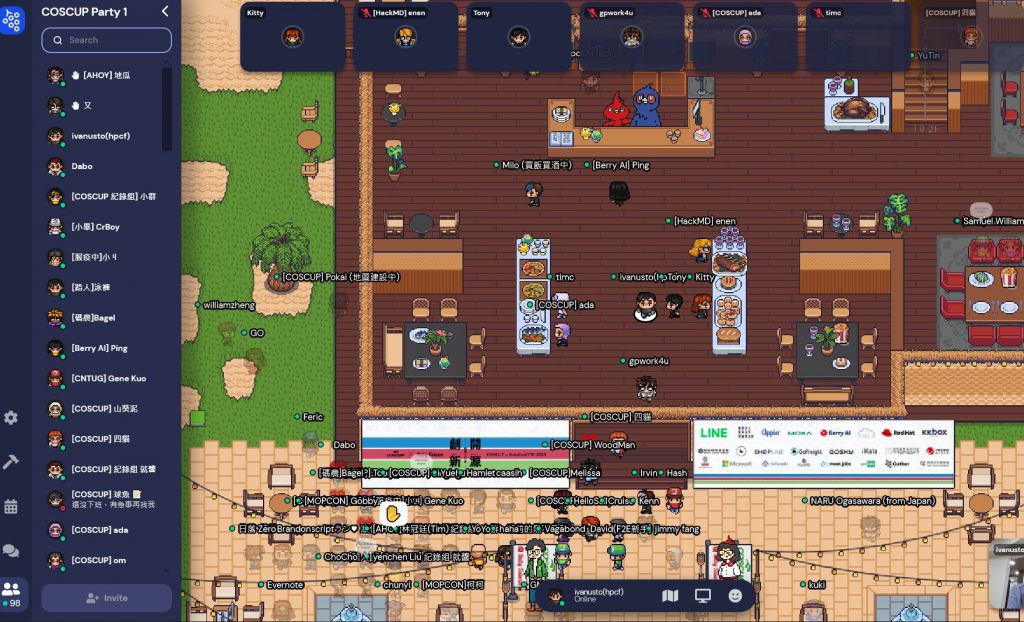Image resolution: width=1024 pixels, height=622 pixels.
Task: Open the emoji reactions smiley
Action: pos(735,596)
